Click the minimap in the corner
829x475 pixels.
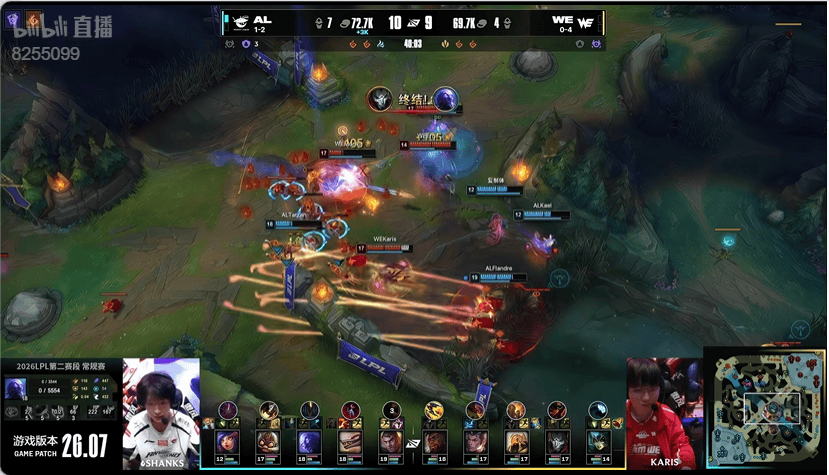pyautogui.click(x=765, y=409)
